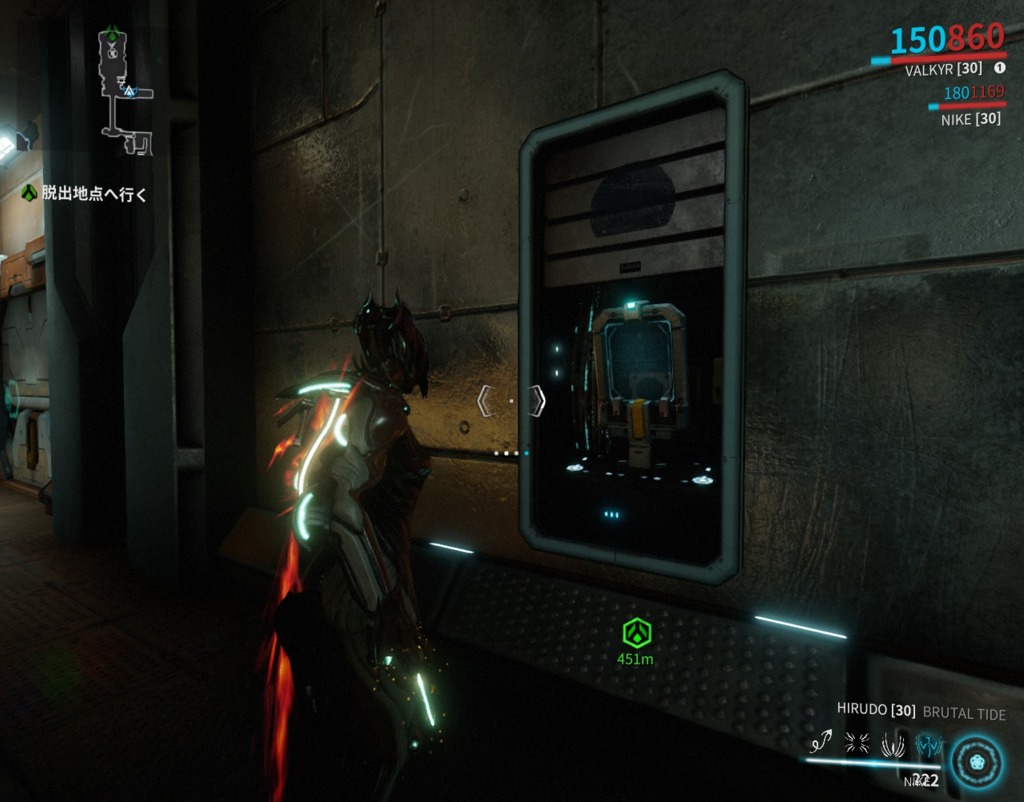Select the HIRUDO [30] weapon label
This screenshot has height=802, width=1024.
[x=876, y=710]
